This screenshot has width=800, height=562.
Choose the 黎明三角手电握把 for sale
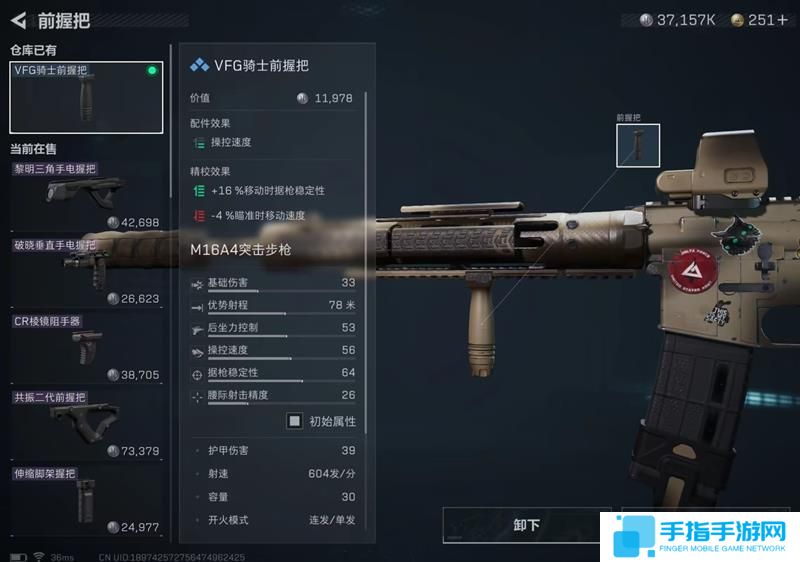tap(86, 195)
